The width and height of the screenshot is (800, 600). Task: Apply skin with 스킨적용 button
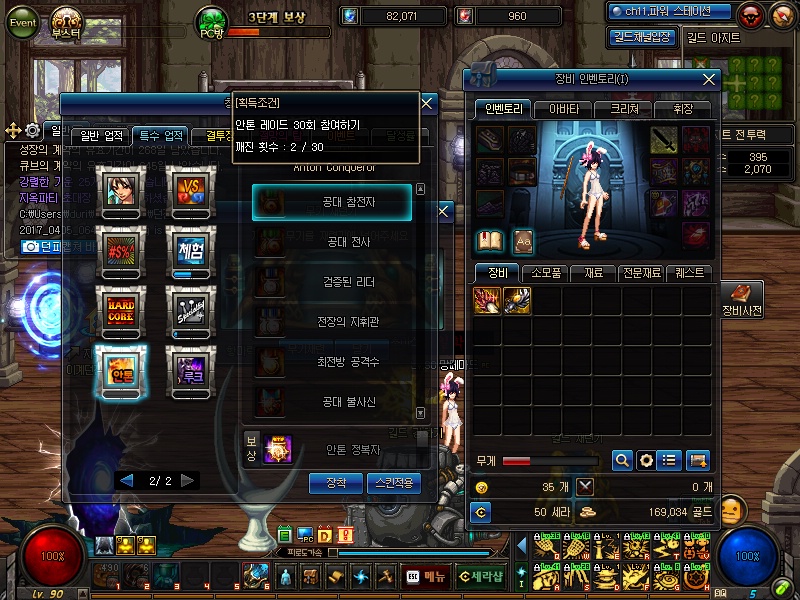[x=394, y=483]
